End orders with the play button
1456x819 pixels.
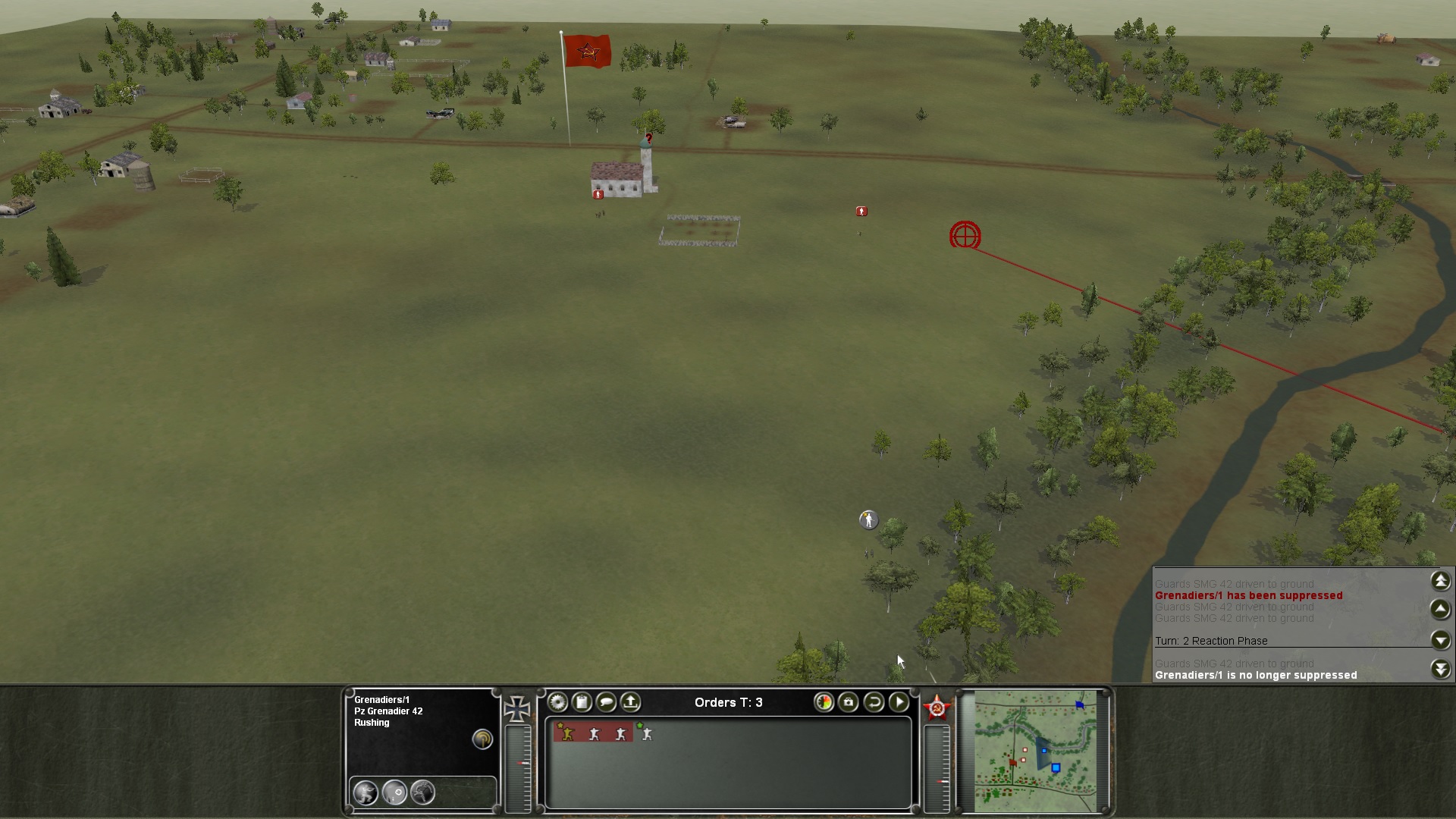pos(899,702)
